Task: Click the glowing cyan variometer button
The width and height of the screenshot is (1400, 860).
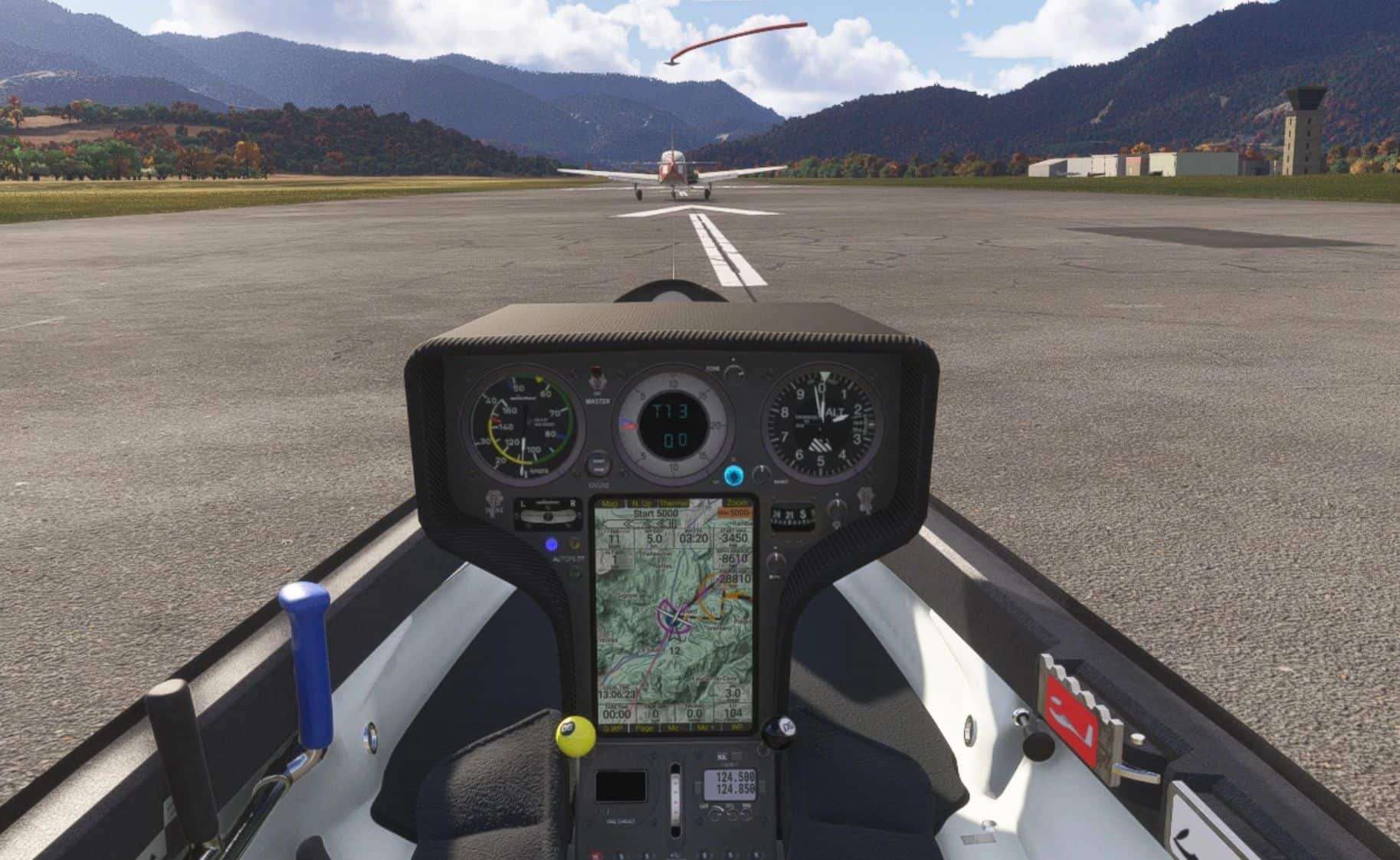Action: 733,474
